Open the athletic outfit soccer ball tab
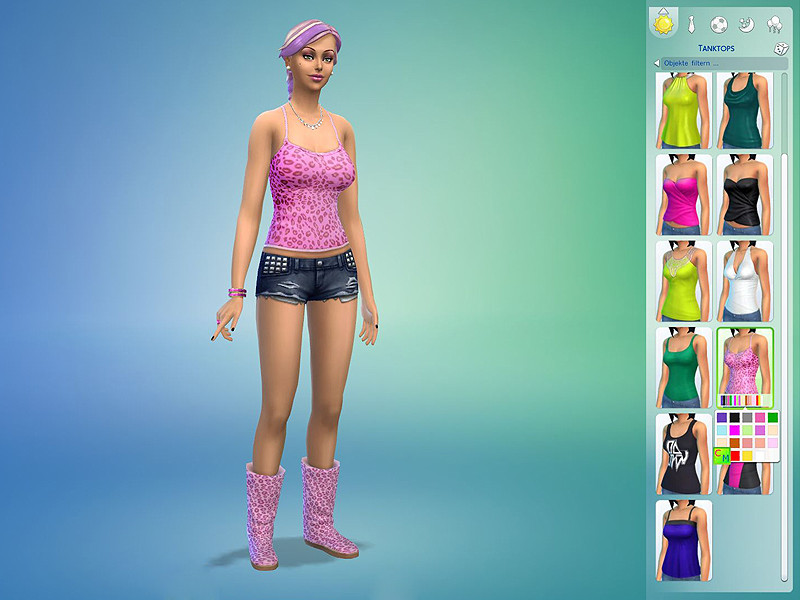 coord(719,23)
